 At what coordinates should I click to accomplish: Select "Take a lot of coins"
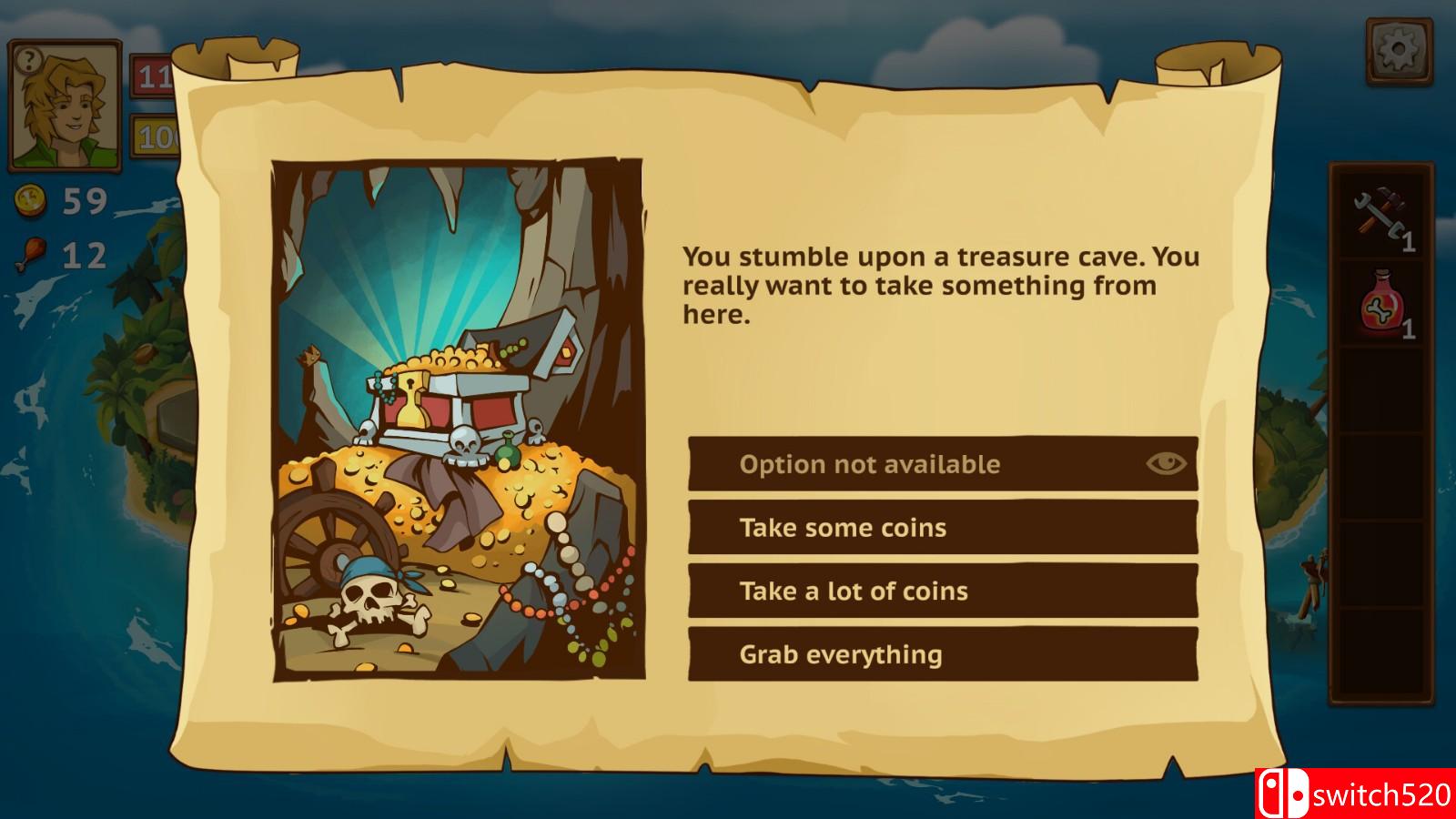944,591
